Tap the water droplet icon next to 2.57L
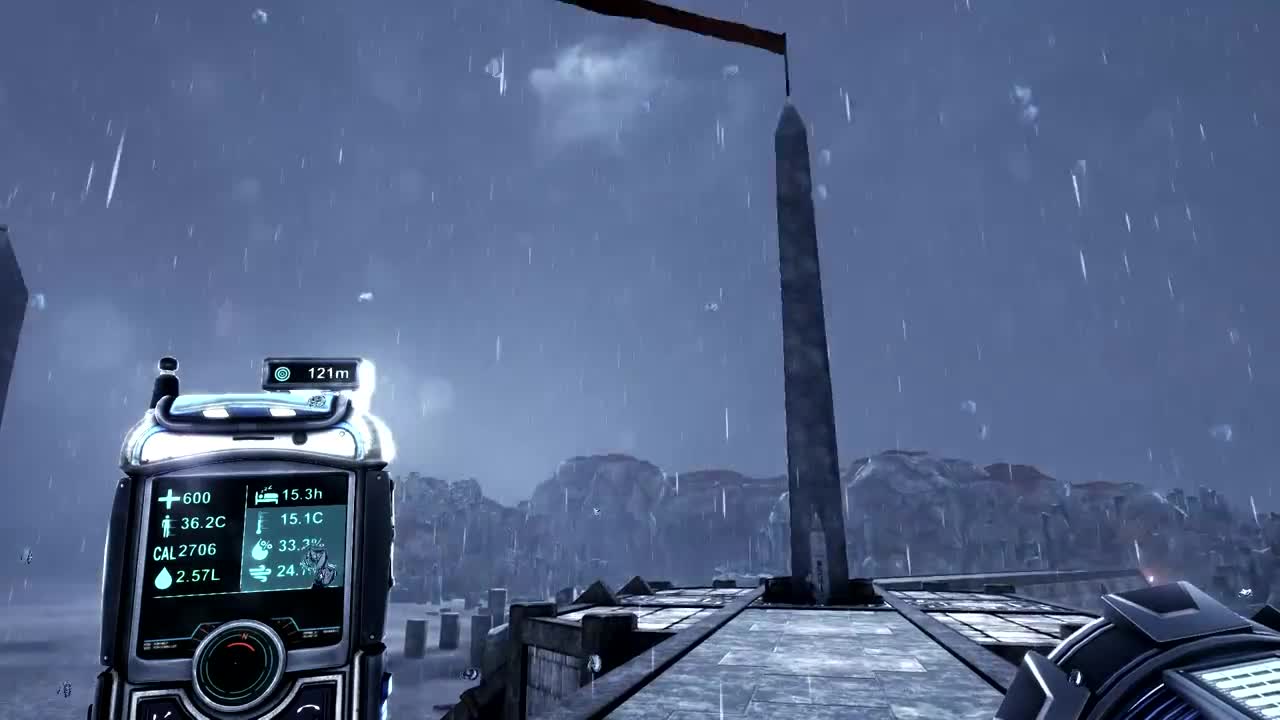1280x720 pixels. click(165, 575)
